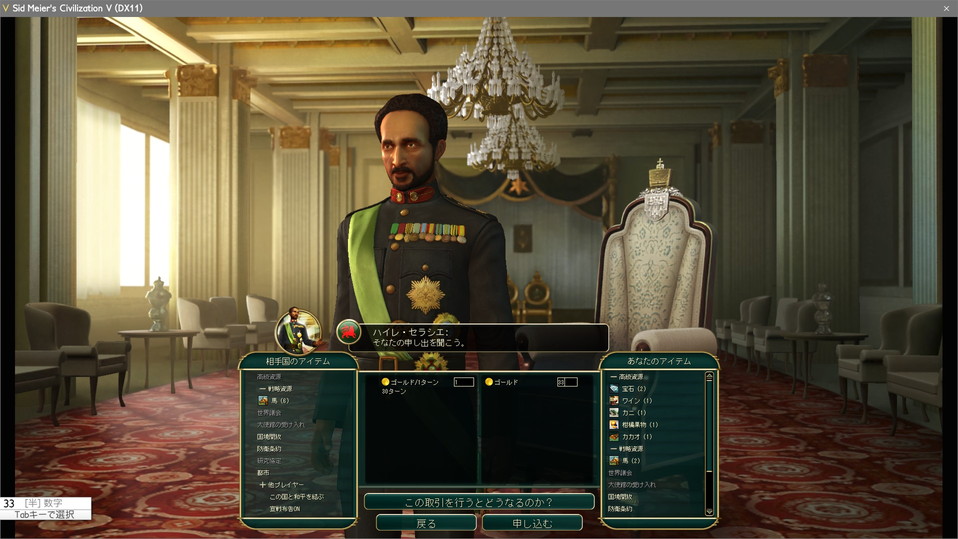Go back with the 戻る button
Screen dimensions: 958x539
pyautogui.click(x=426, y=523)
